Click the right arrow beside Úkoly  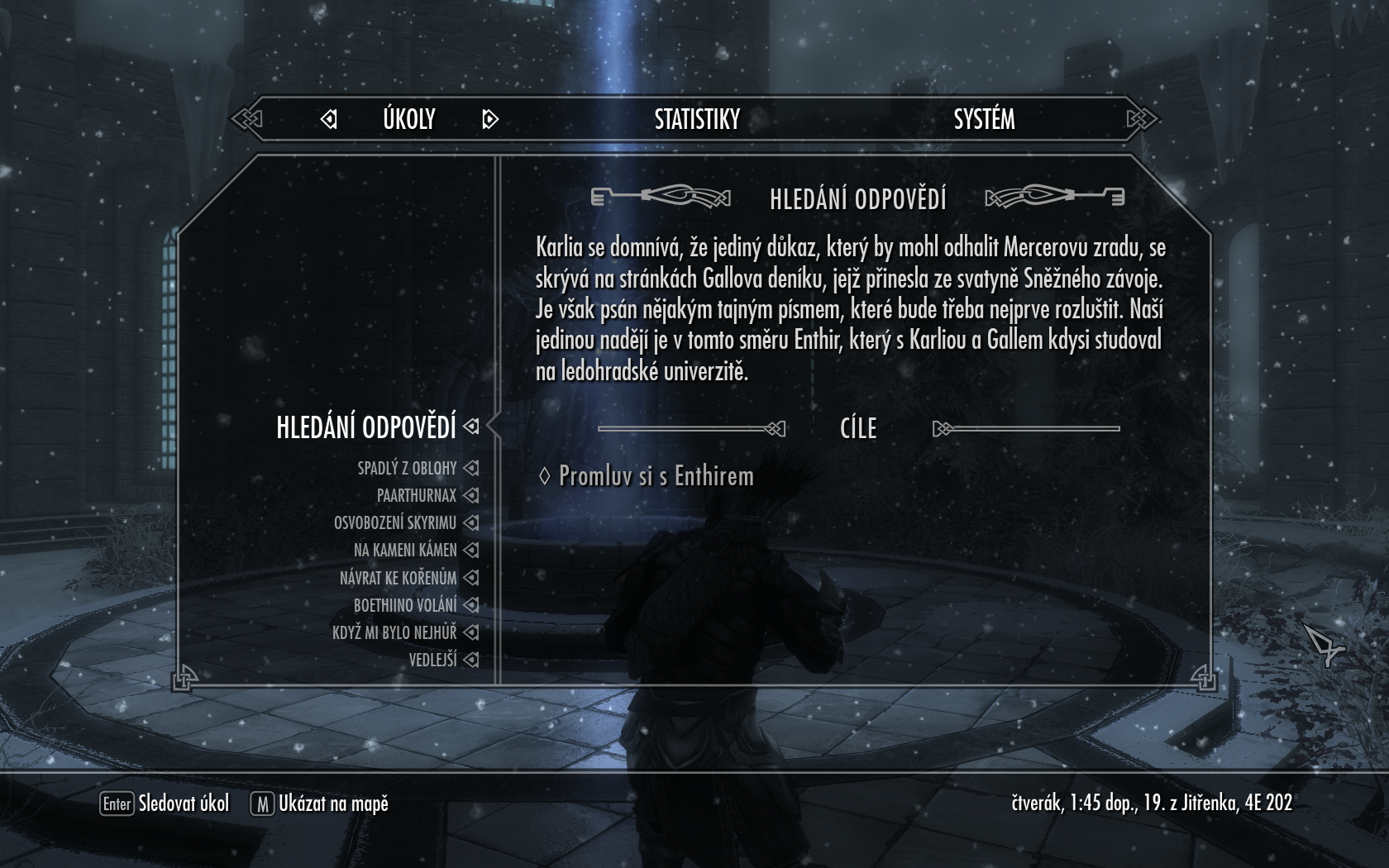[x=489, y=120]
